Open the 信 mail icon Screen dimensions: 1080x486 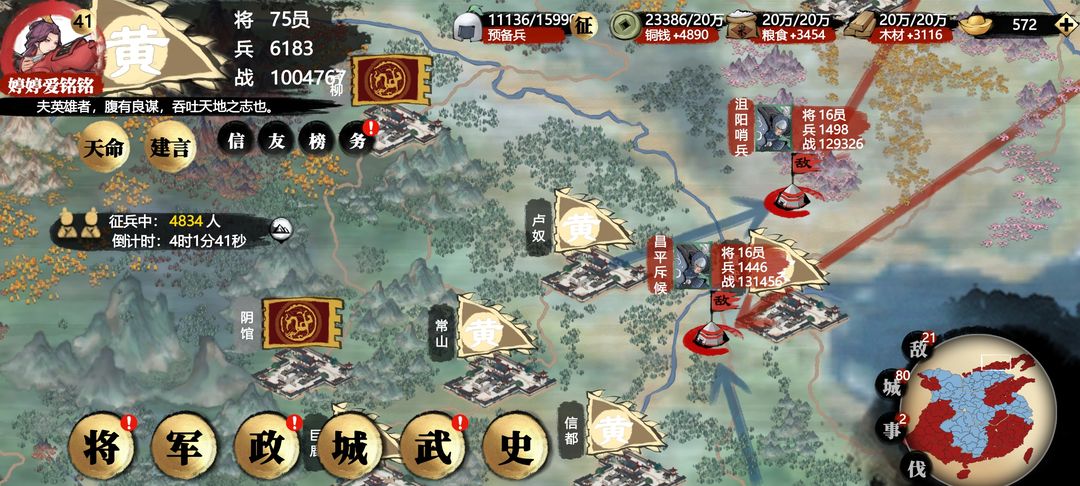236,141
